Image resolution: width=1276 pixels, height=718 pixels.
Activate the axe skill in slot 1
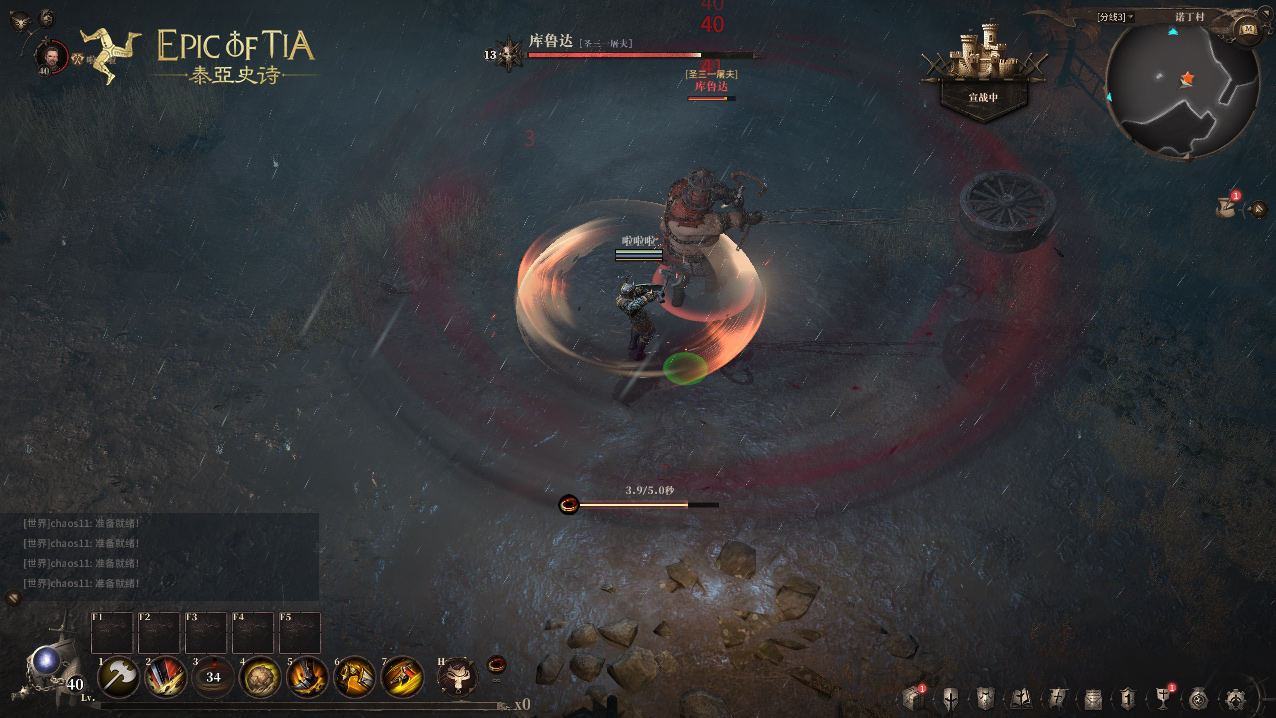click(x=119, y=677)
